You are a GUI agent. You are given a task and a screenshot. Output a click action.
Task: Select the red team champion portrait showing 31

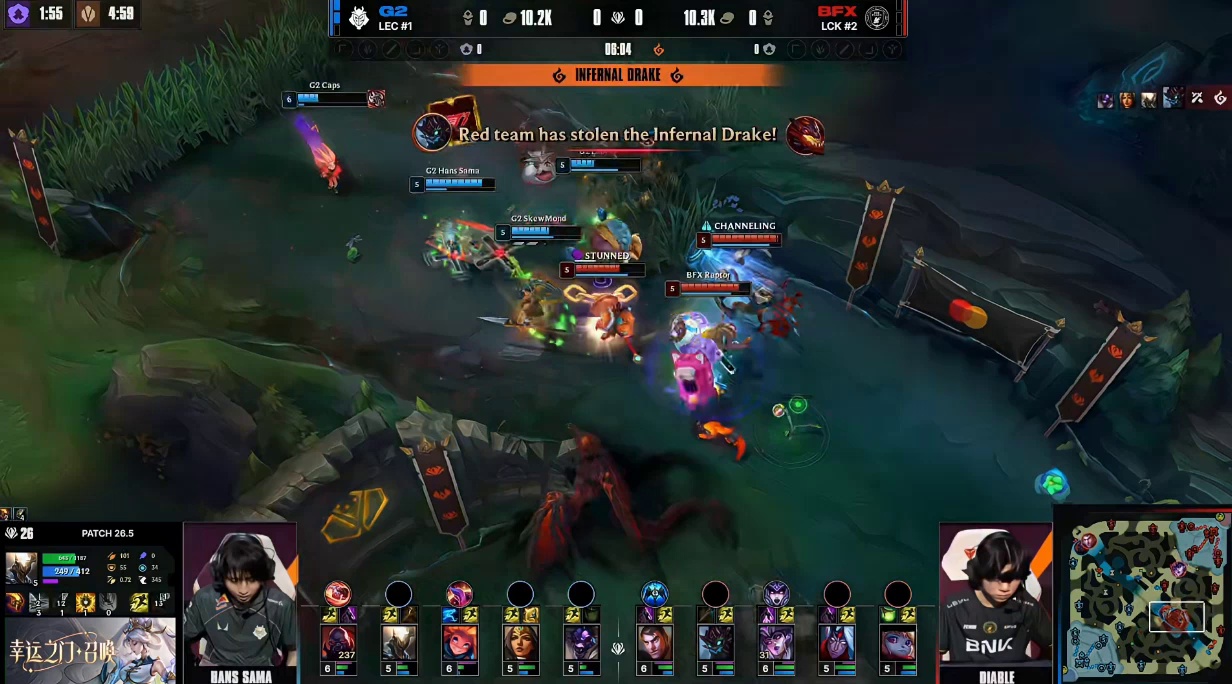pos(776,642)
